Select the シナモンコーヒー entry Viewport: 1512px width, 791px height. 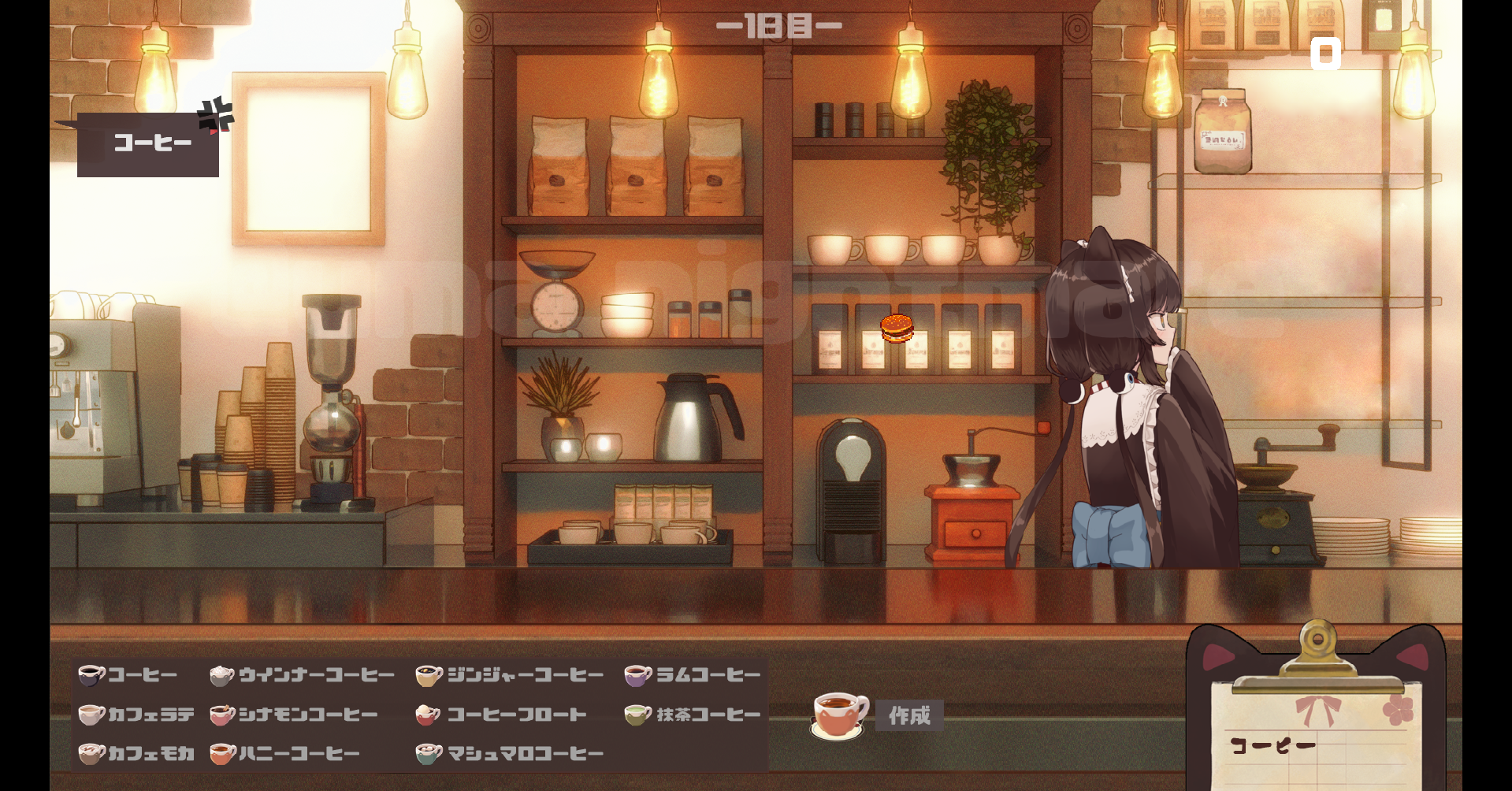pyautogui.click(x=295, y=715)
